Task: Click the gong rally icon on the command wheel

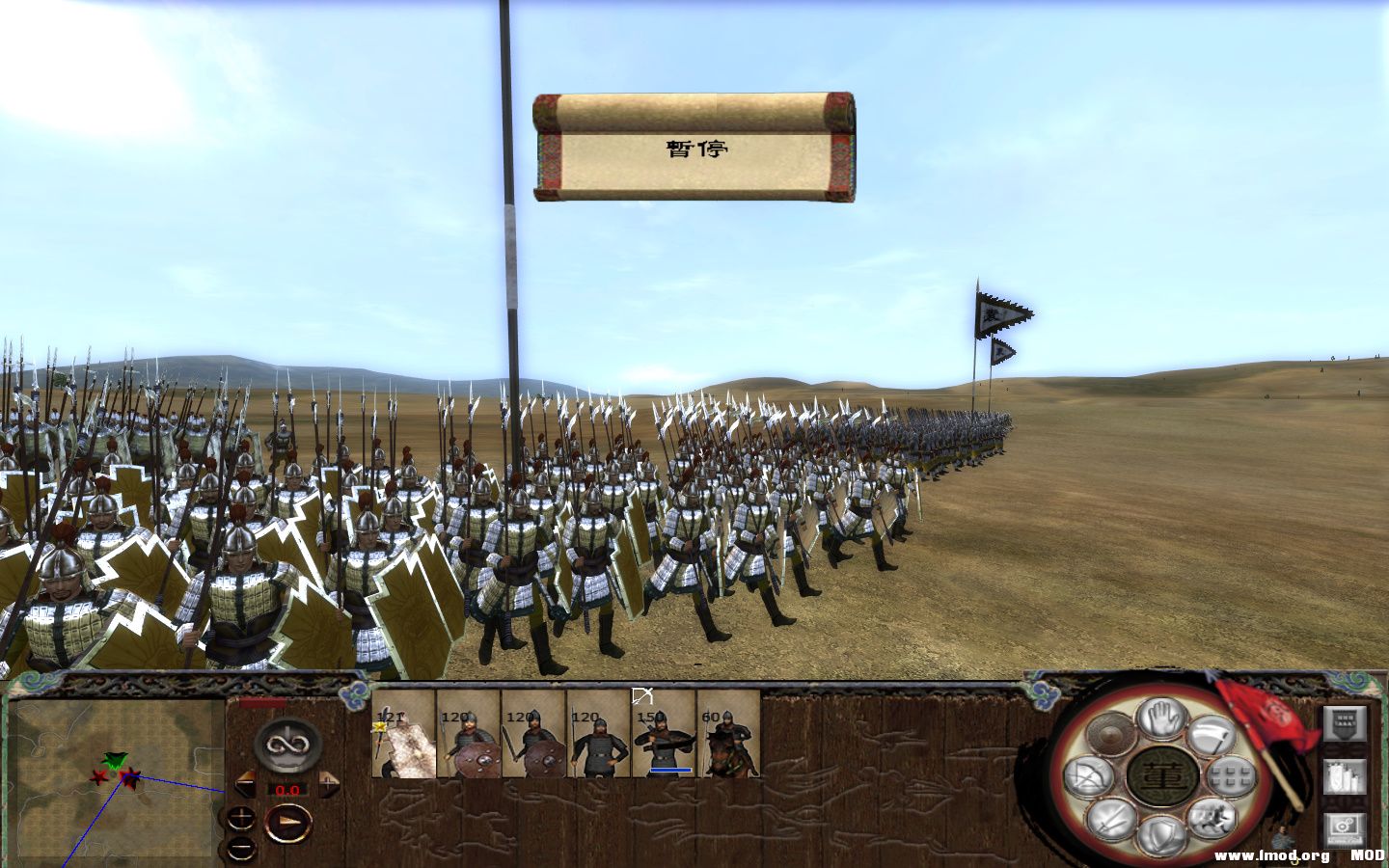Action: (x=1109, y=733)
